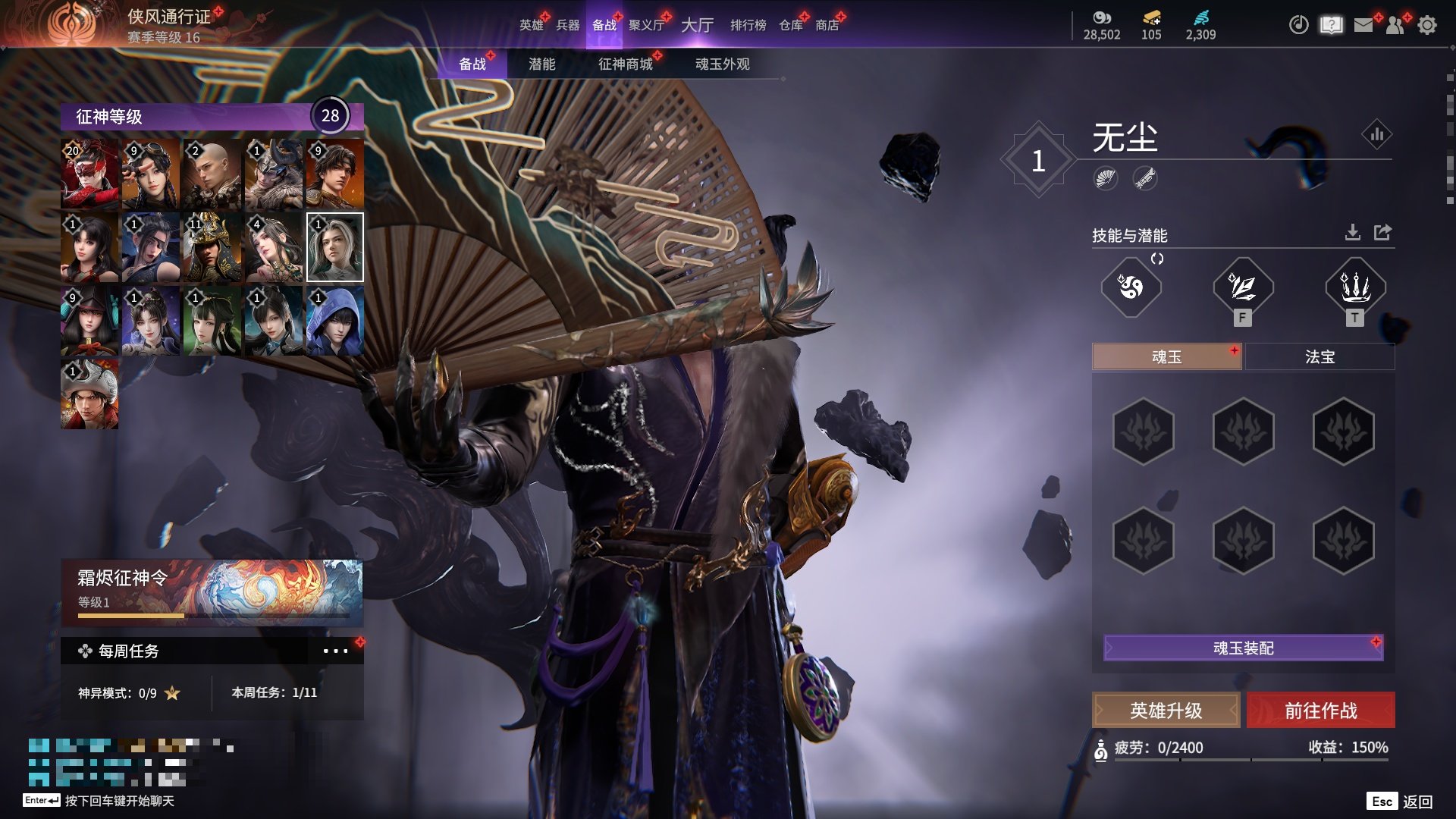Go to the 兵器 weapons menu

coord(567,25)
